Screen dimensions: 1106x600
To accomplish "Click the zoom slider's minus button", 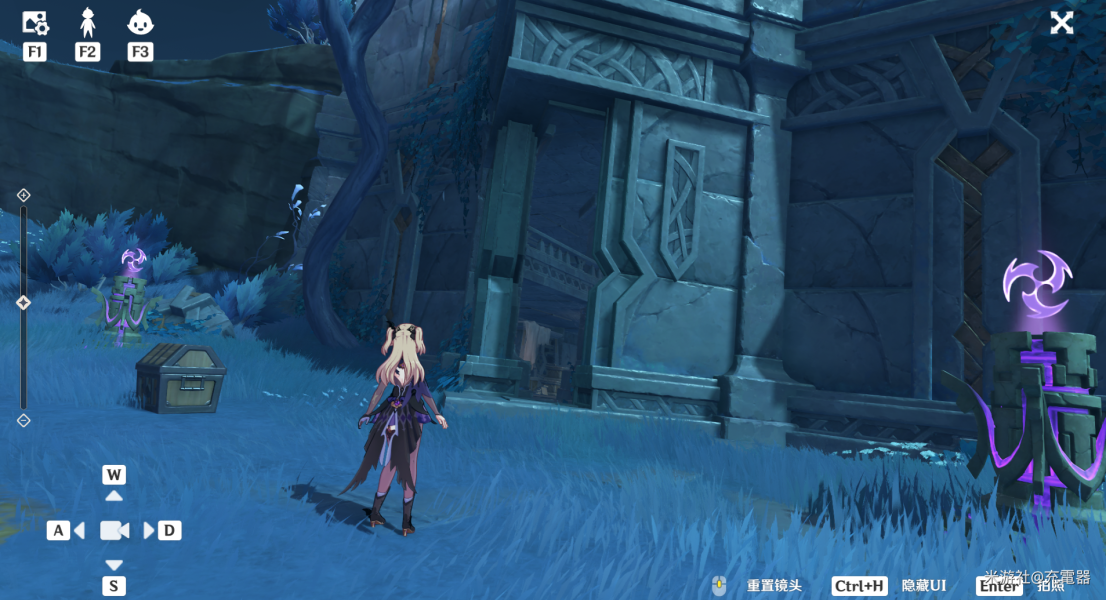I will point(24,421).
